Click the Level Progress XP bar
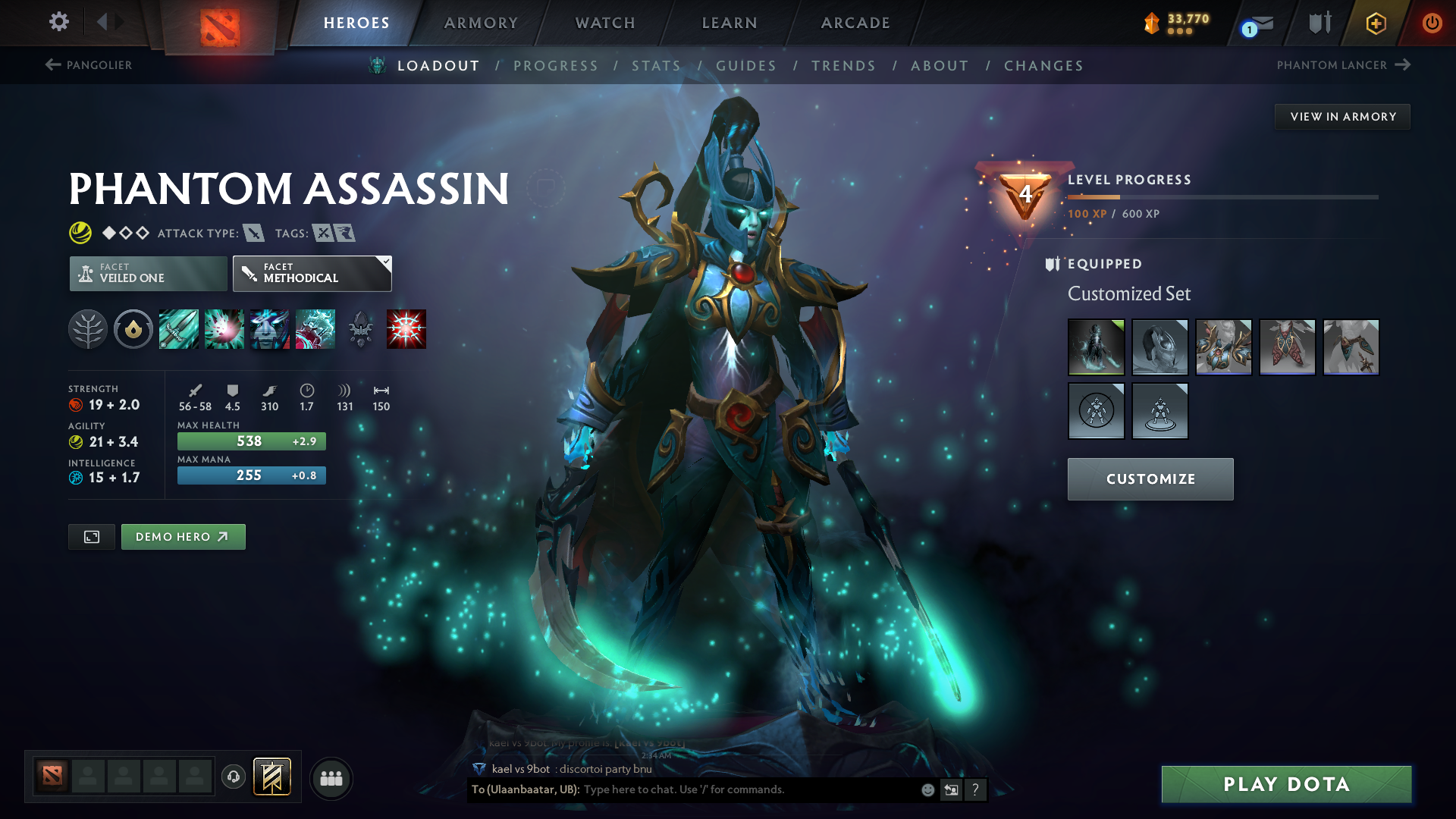 tap(1222, 196)
